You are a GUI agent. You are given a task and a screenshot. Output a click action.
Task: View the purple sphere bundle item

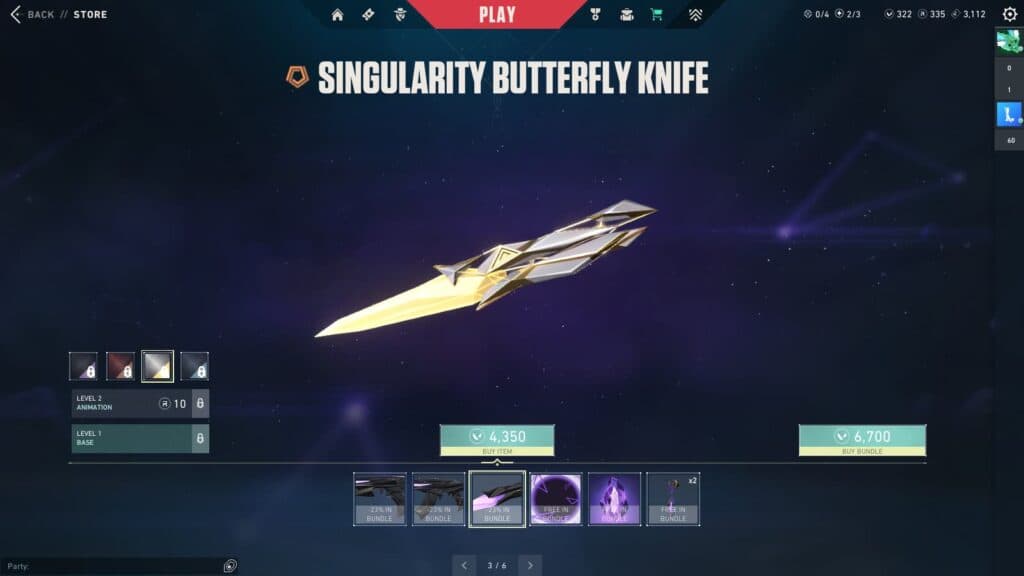coord(556,498)
